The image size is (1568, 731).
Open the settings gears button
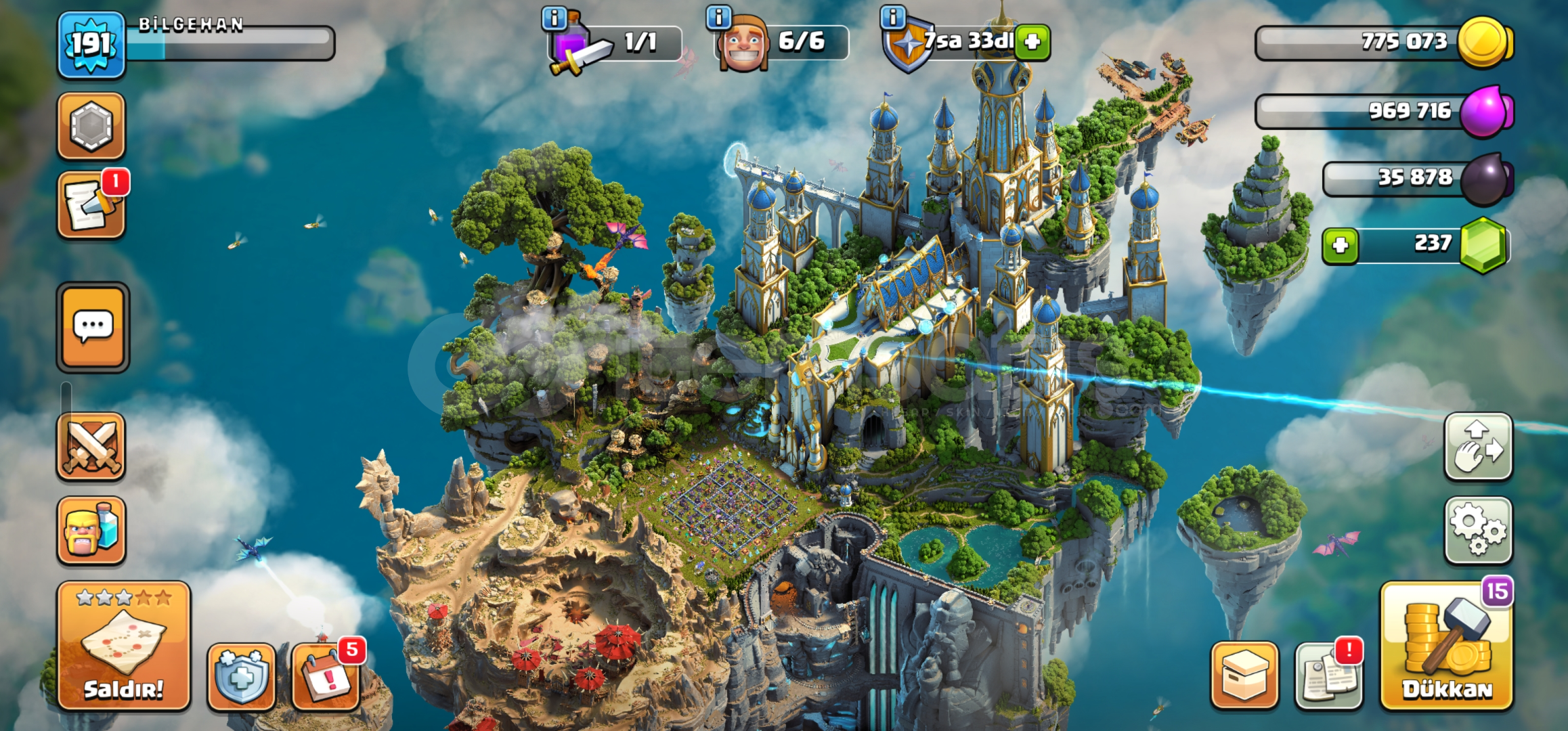[x=1478, y=531]
